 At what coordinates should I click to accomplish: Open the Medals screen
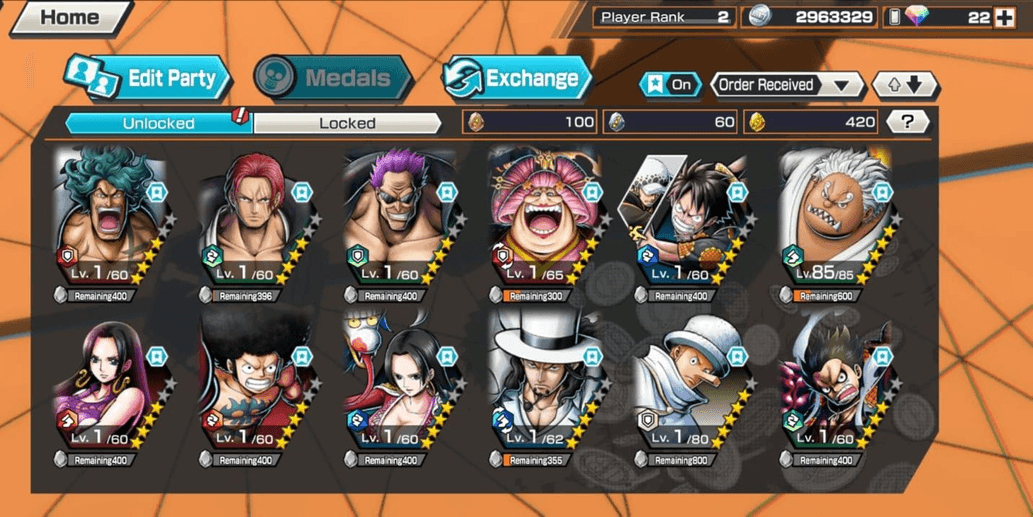point(332,79)
